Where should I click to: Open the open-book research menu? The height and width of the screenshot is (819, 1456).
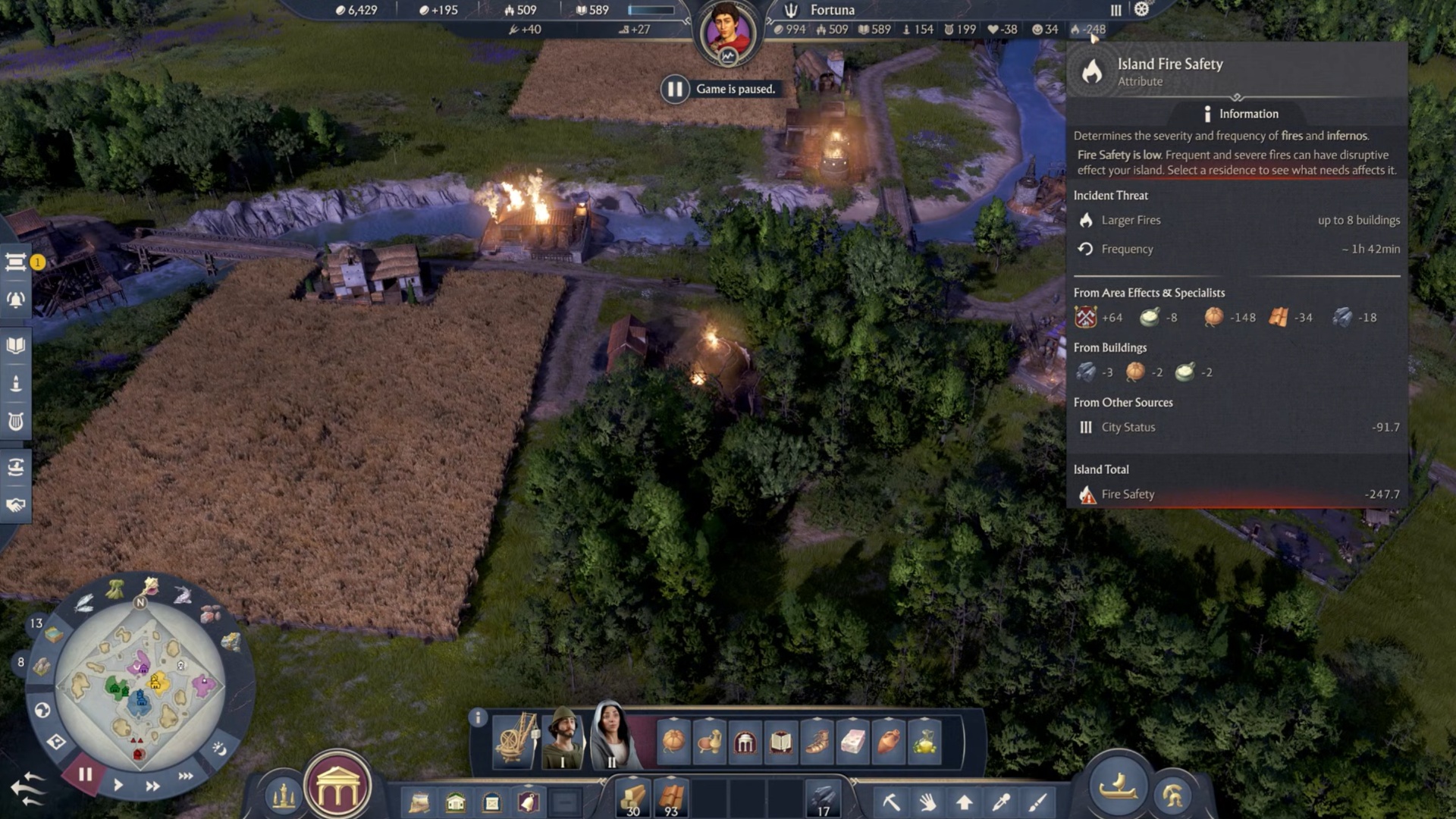16,346
